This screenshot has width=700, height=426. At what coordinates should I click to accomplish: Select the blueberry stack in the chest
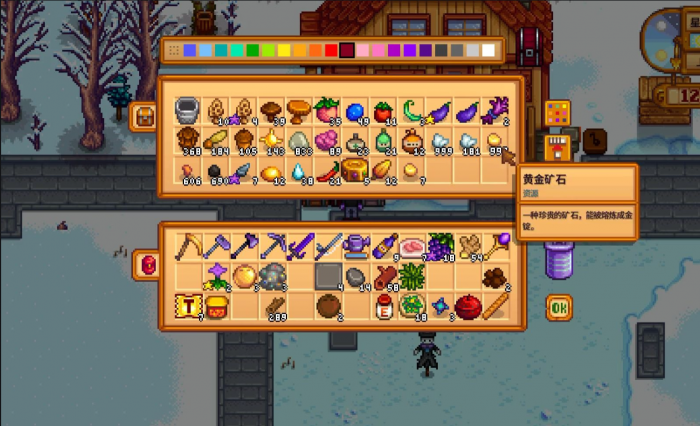point(355,109)
